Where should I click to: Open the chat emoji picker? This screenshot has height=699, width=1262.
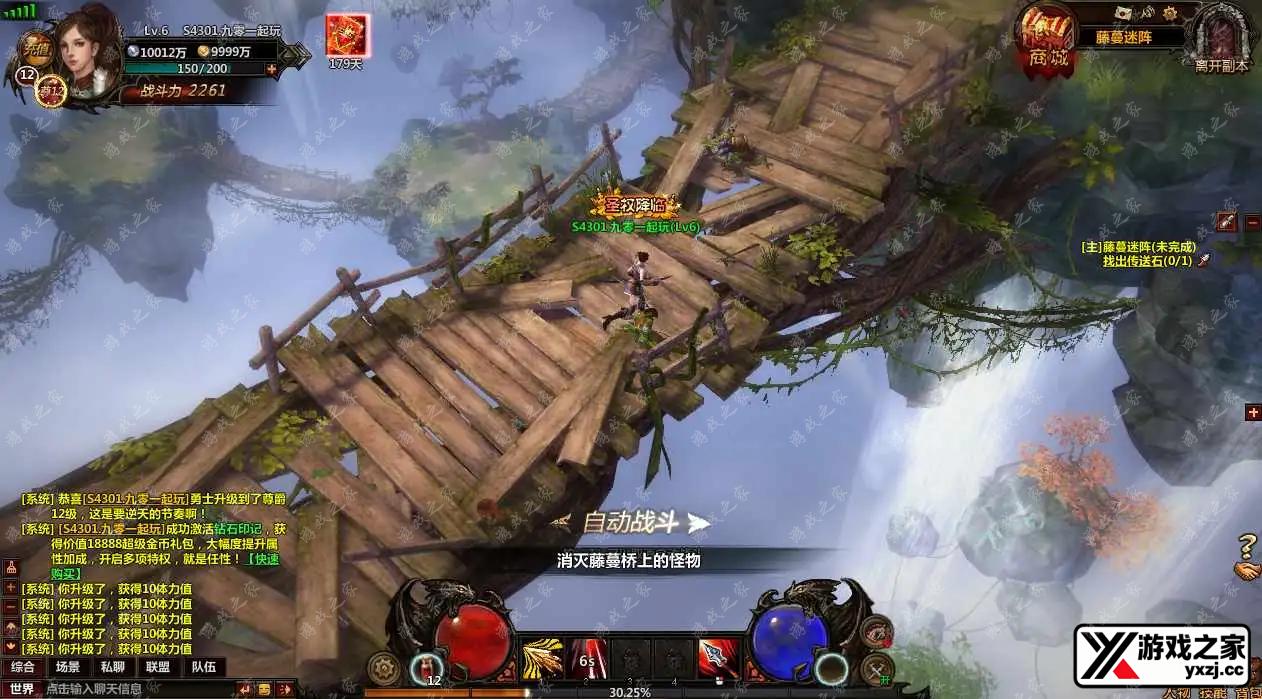click(x=264, y=689)
